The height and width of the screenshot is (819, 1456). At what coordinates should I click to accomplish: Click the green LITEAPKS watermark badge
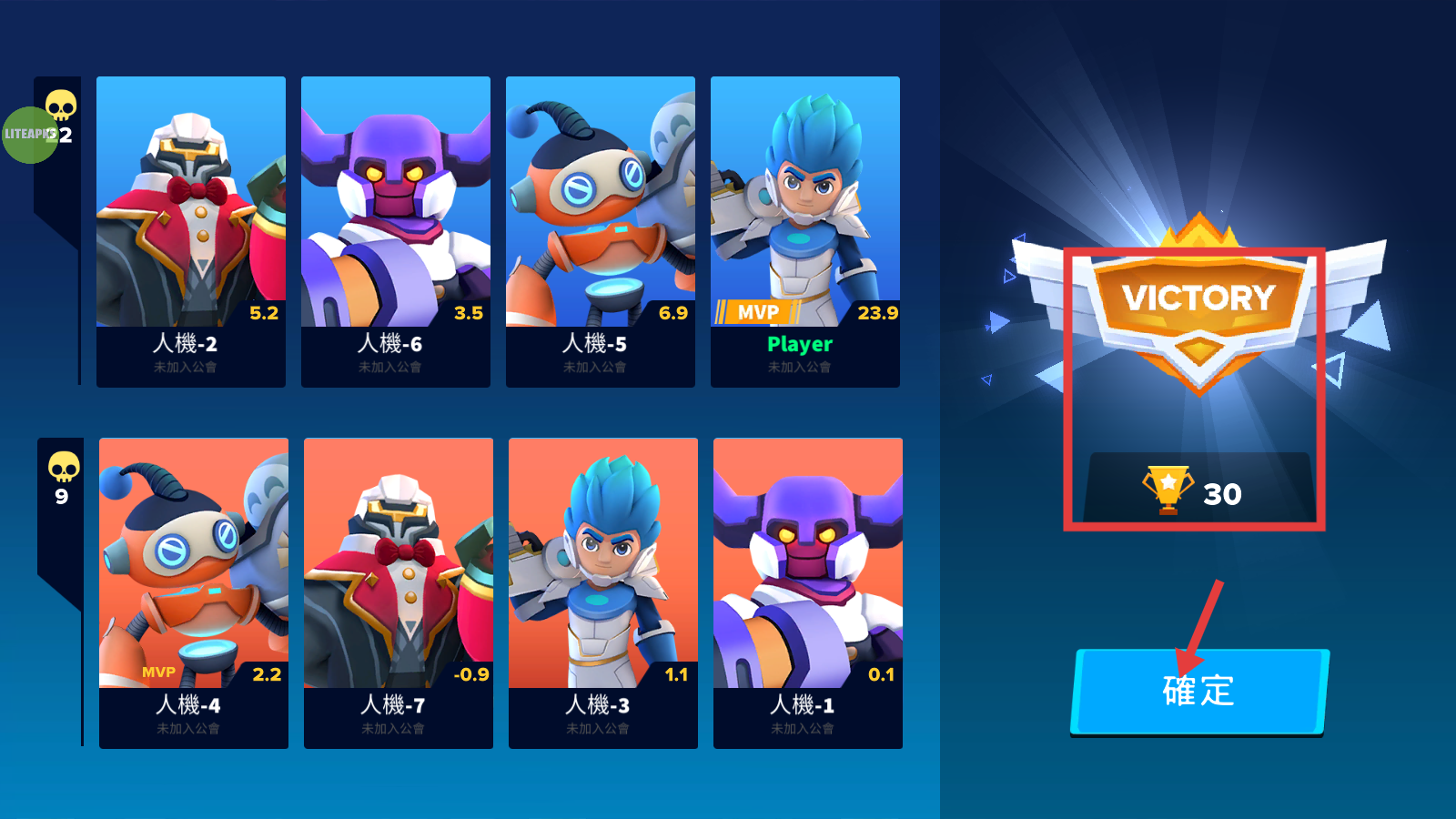[29, 135]
